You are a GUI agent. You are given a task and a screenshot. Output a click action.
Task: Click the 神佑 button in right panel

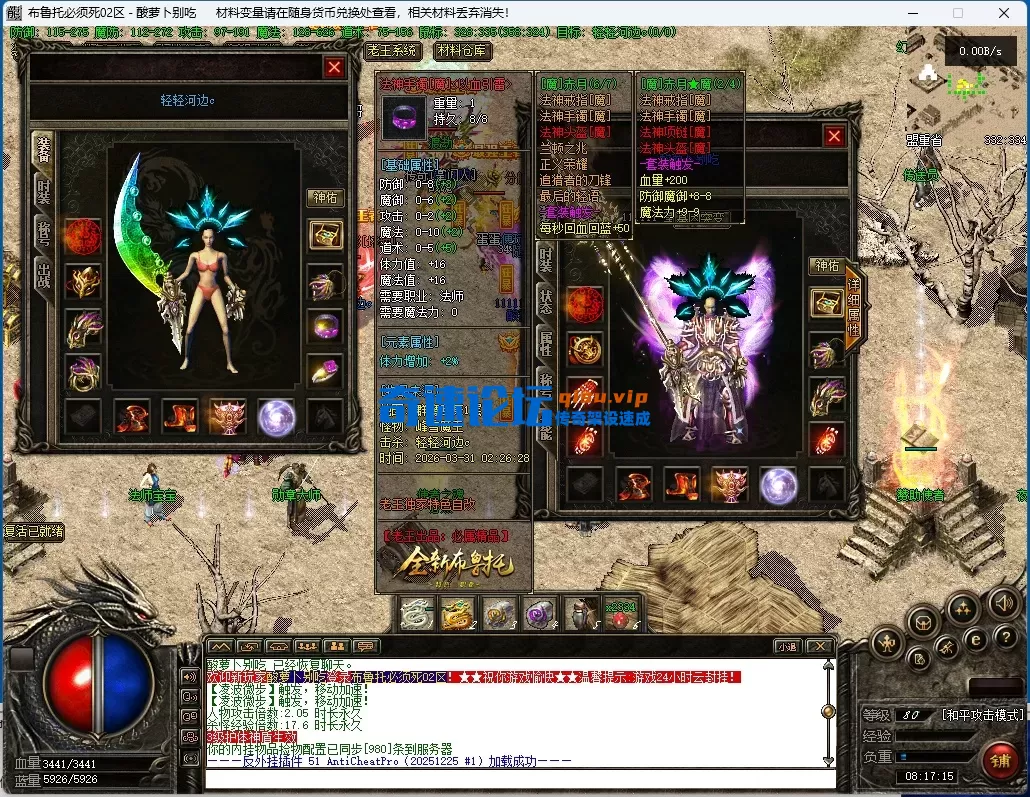[827, 266]
